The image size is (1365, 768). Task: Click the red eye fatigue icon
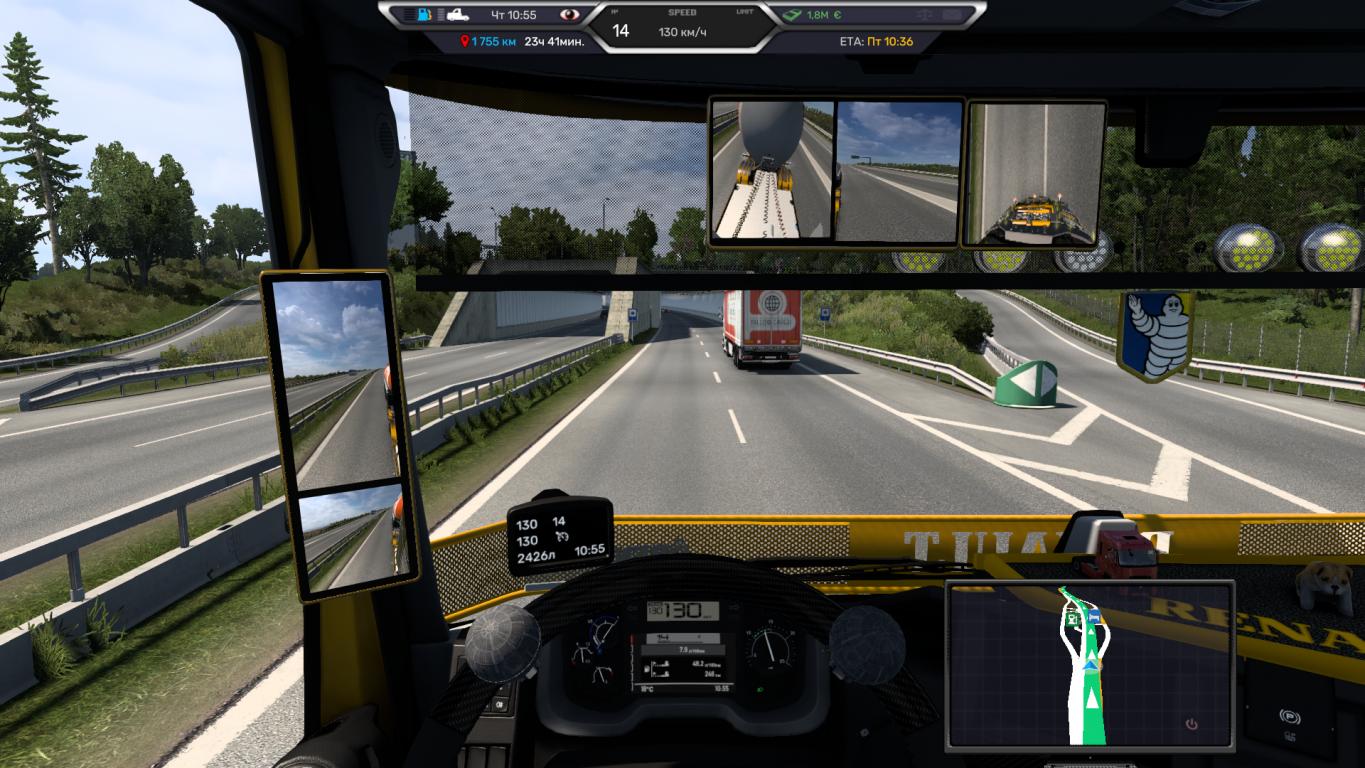[x=570, y=15]
